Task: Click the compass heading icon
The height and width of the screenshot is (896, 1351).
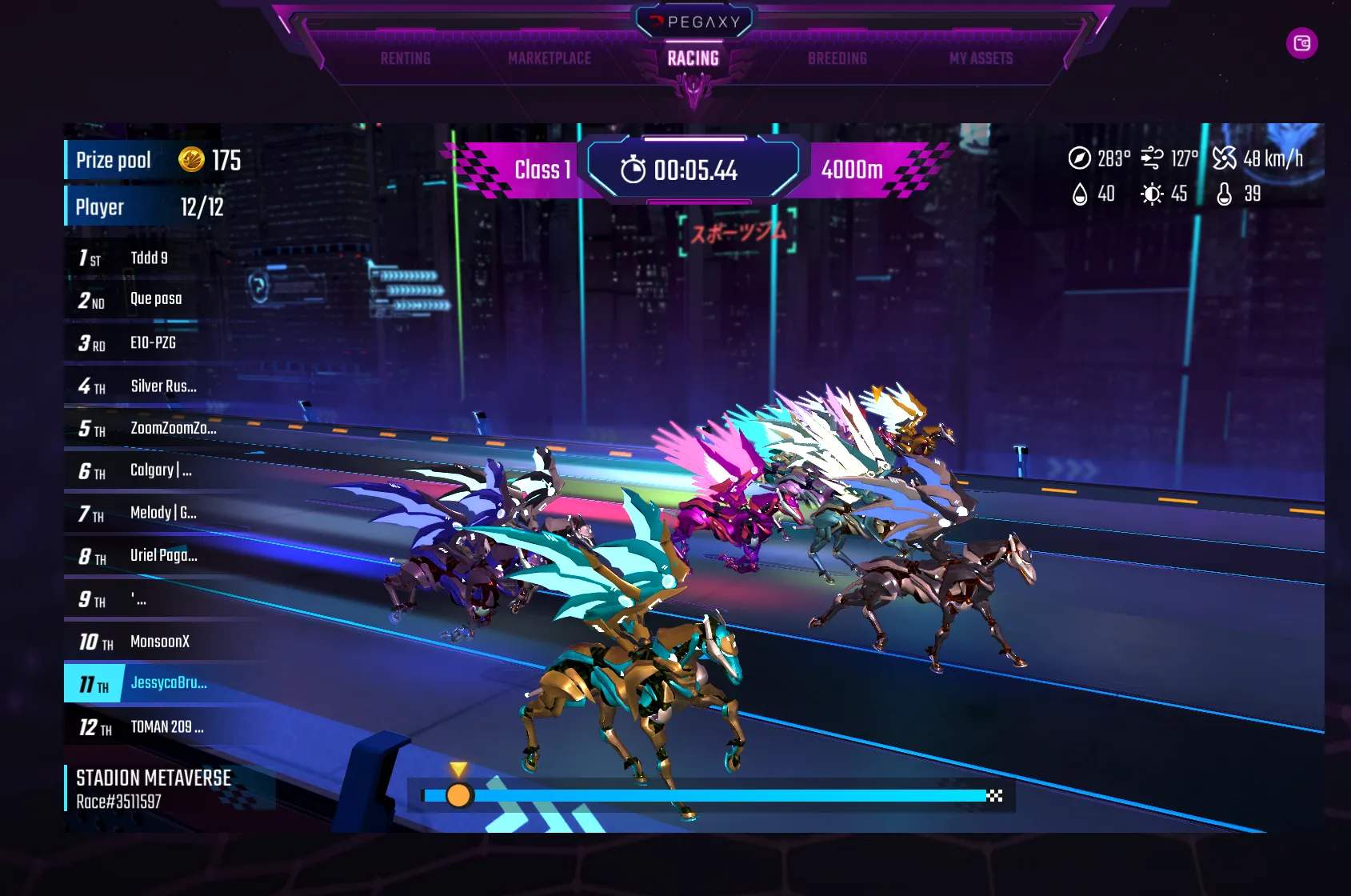Action: 1080,158
